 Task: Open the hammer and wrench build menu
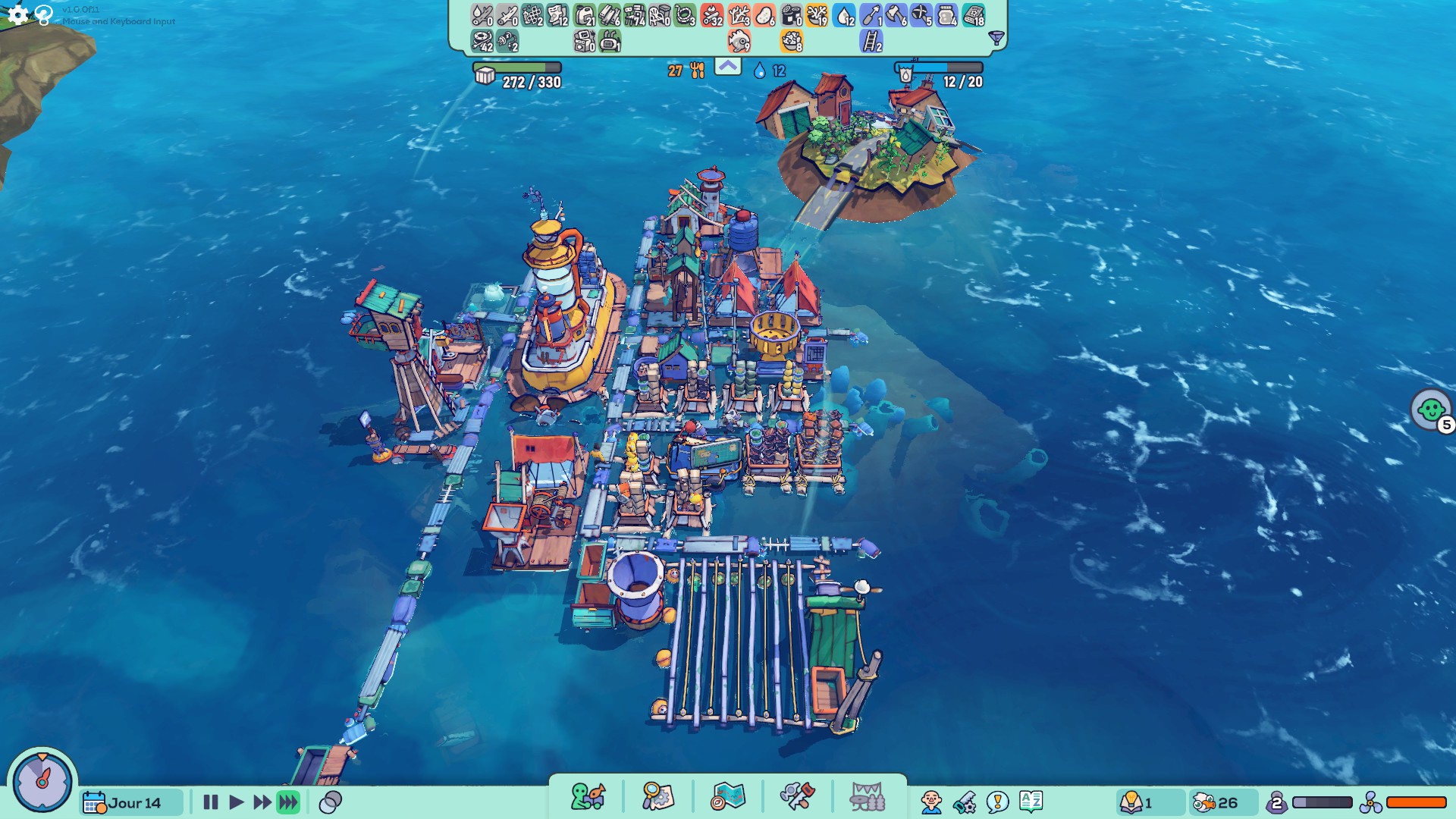point(797,797)
